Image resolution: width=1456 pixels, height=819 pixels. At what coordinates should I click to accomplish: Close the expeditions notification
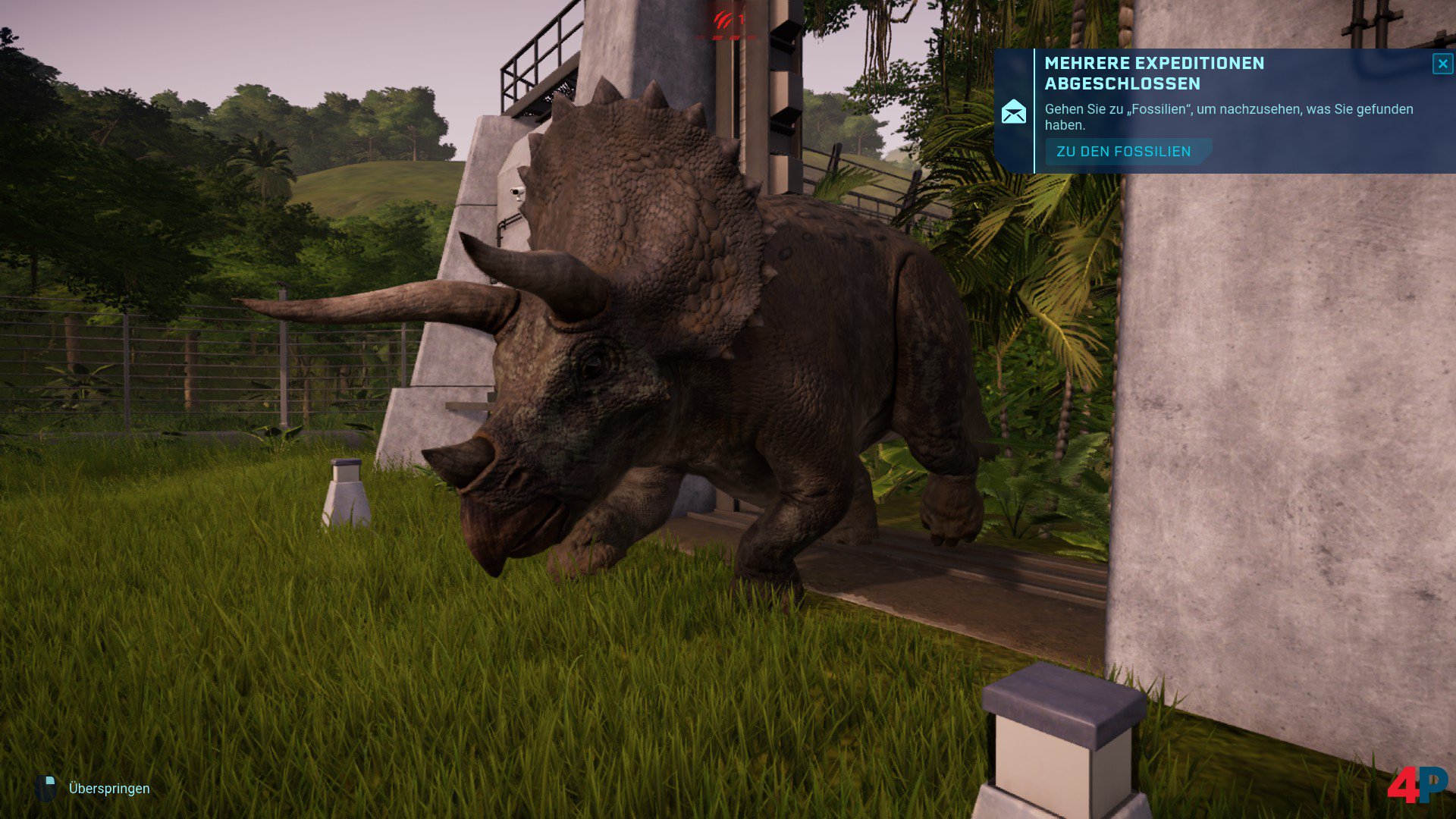(x=1442, y=64)
